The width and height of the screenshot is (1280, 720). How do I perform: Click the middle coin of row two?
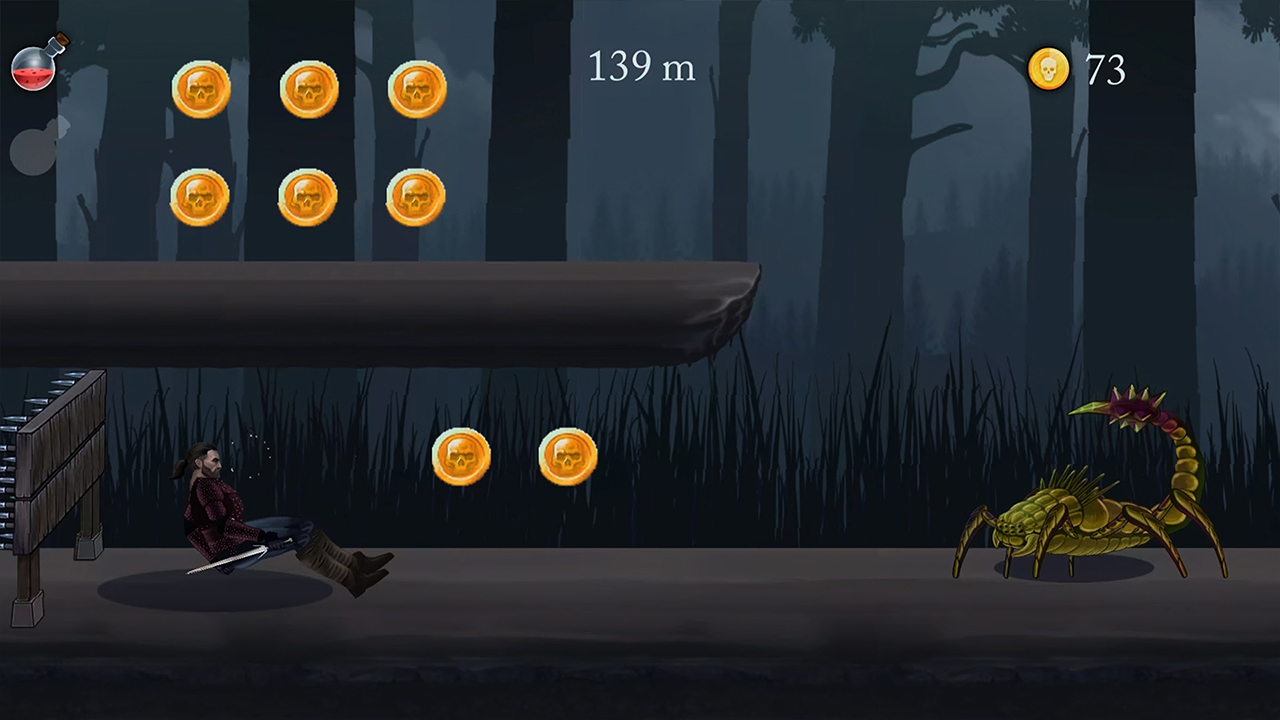(x=310, y=197)
